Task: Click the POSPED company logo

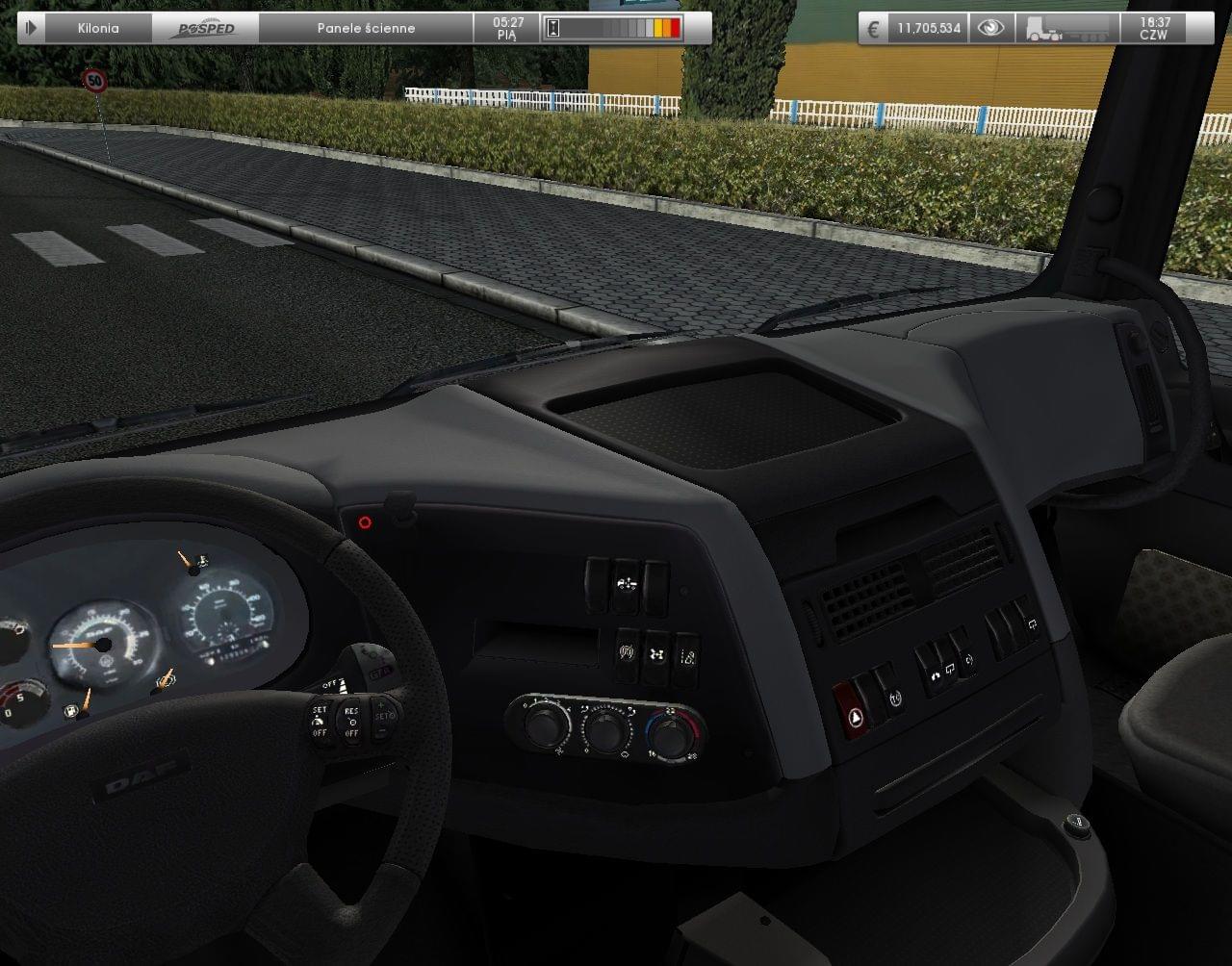Action: click(x=205, y=28)
